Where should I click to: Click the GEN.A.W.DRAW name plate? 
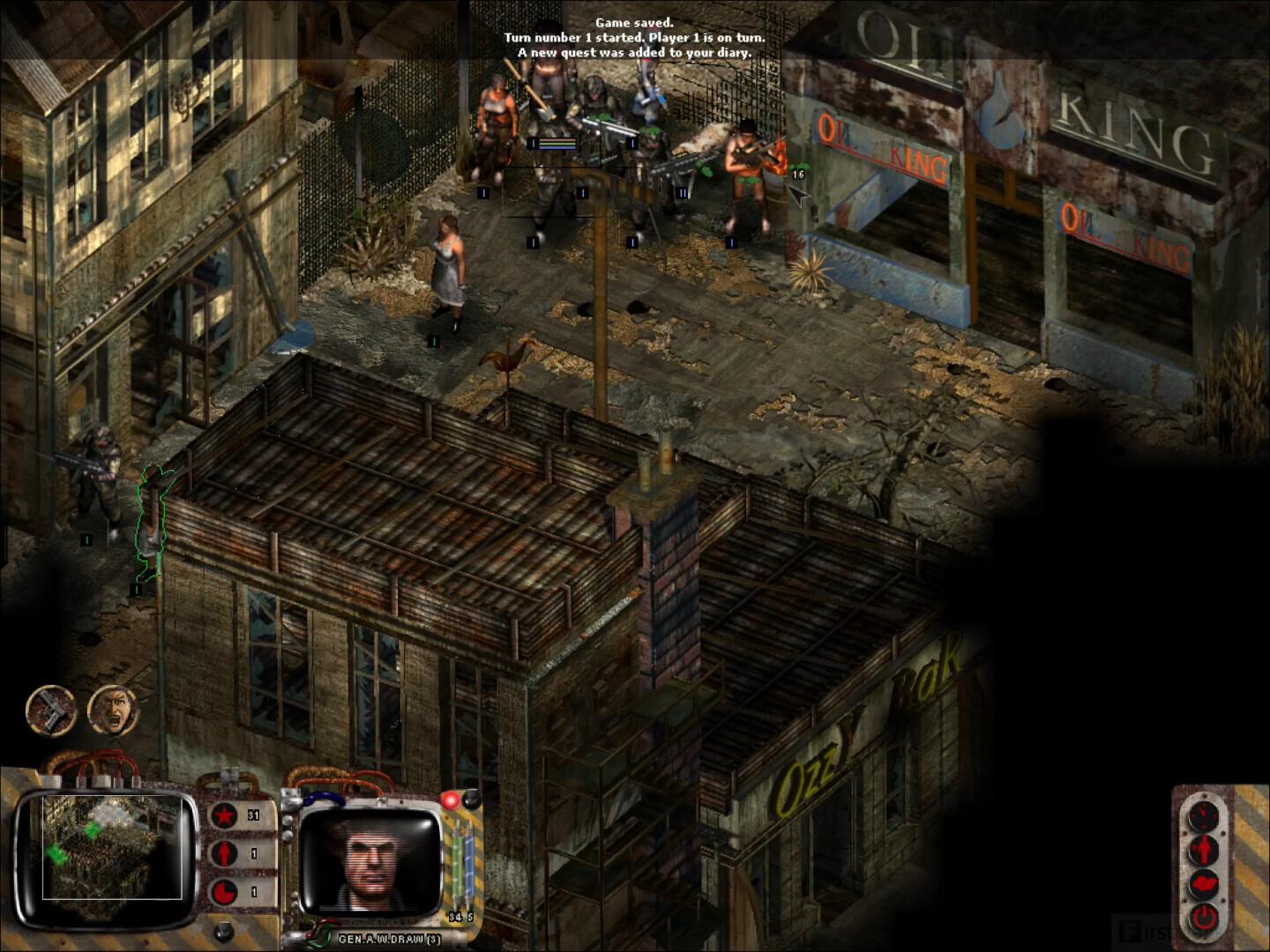click(x=389, y=938)
